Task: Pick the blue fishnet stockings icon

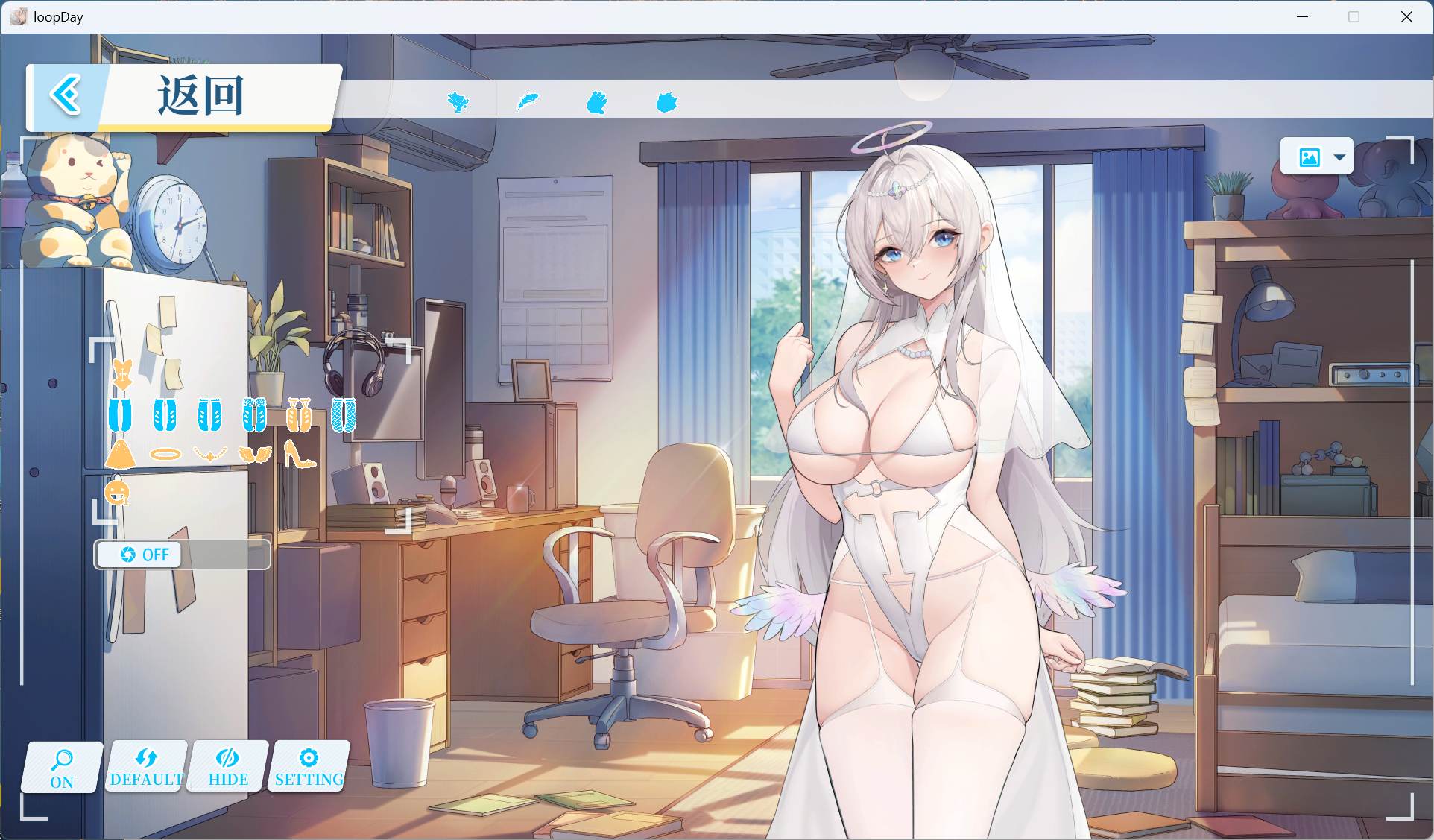Action: tap(344, 415)
